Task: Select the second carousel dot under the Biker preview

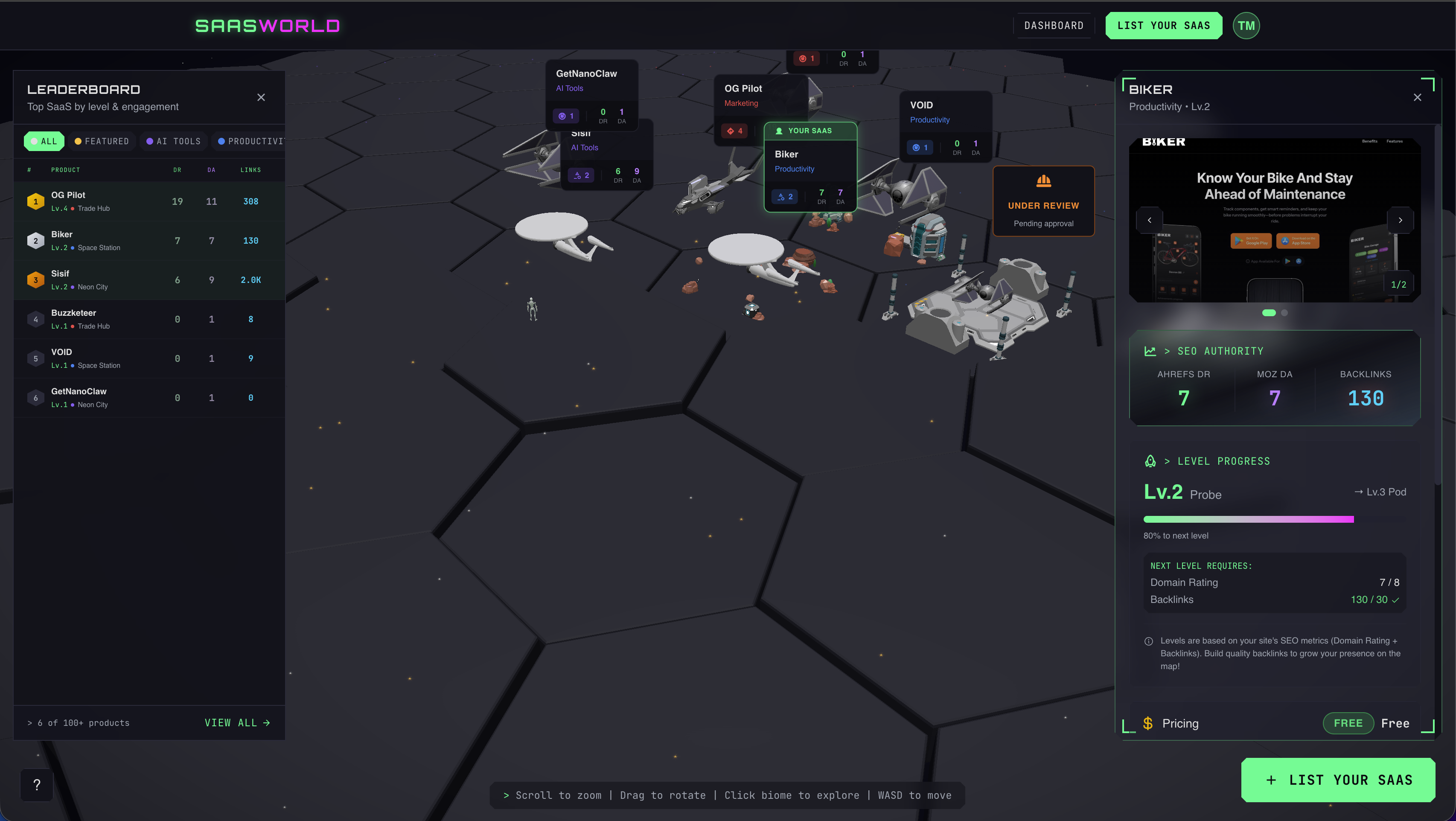Action: point(1284,312)
